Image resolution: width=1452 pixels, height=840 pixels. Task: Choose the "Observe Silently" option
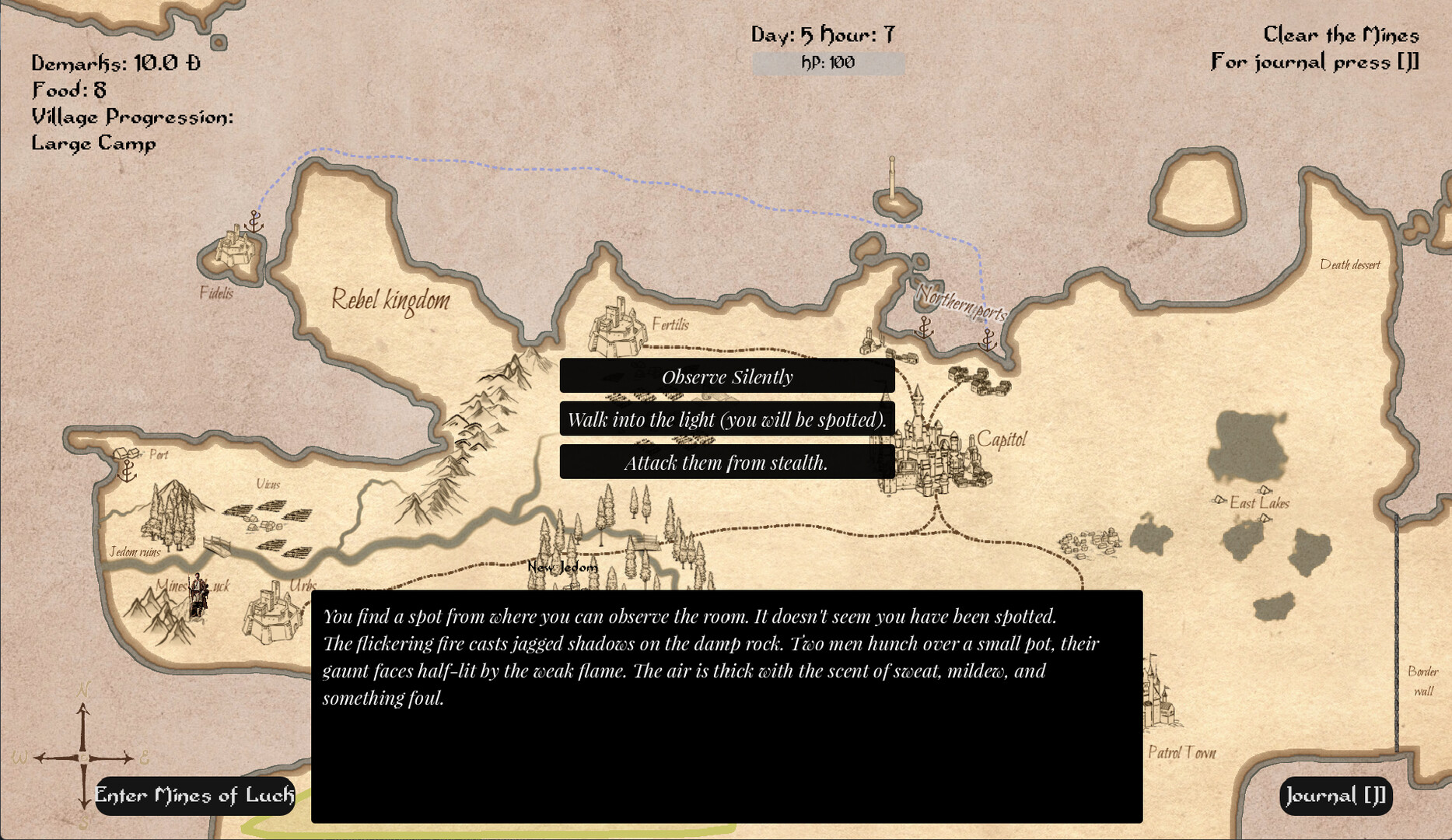[727, 376]
